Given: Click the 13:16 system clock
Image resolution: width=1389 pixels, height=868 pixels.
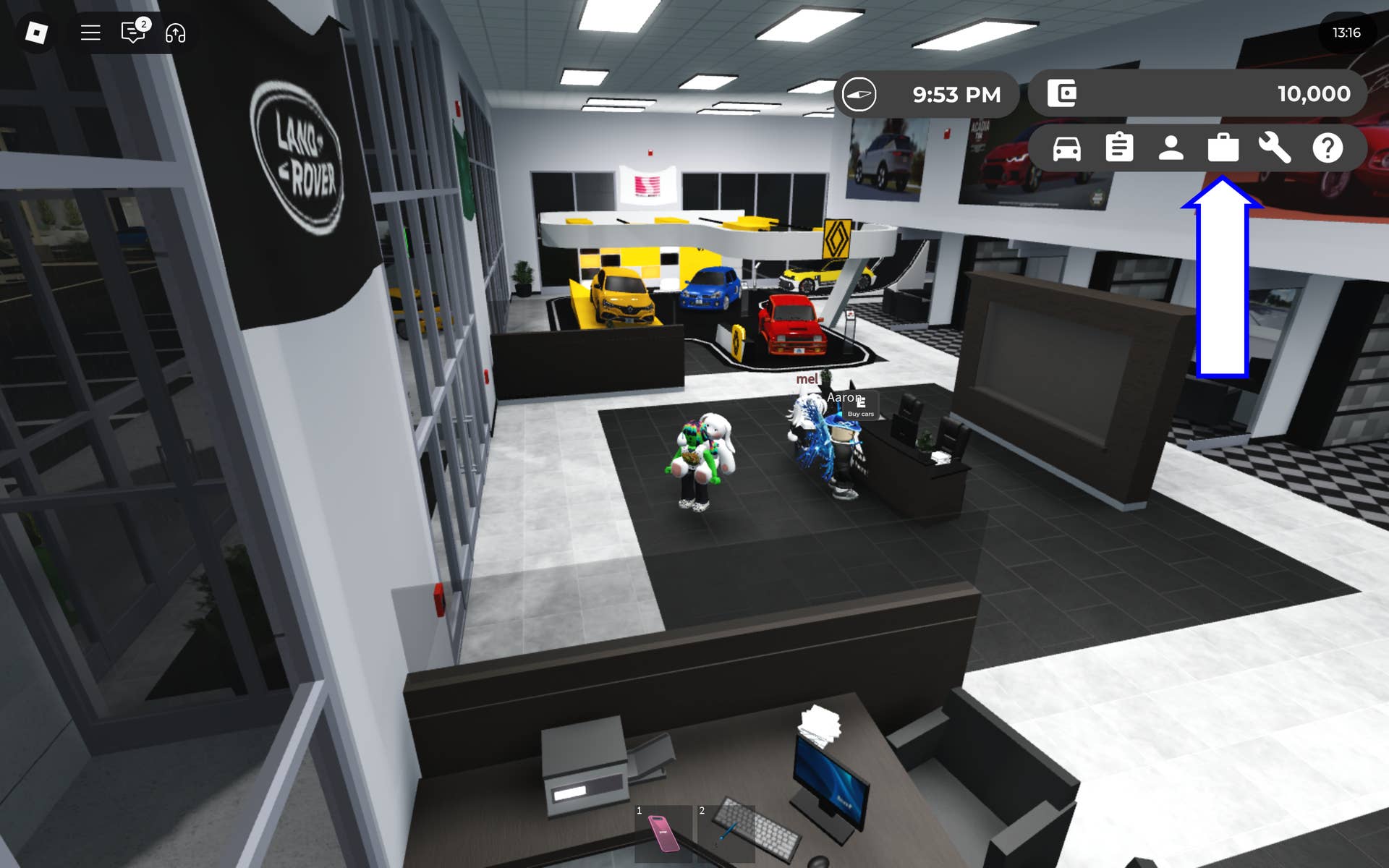Looking at the screenshot, I should pos(1348,32).
